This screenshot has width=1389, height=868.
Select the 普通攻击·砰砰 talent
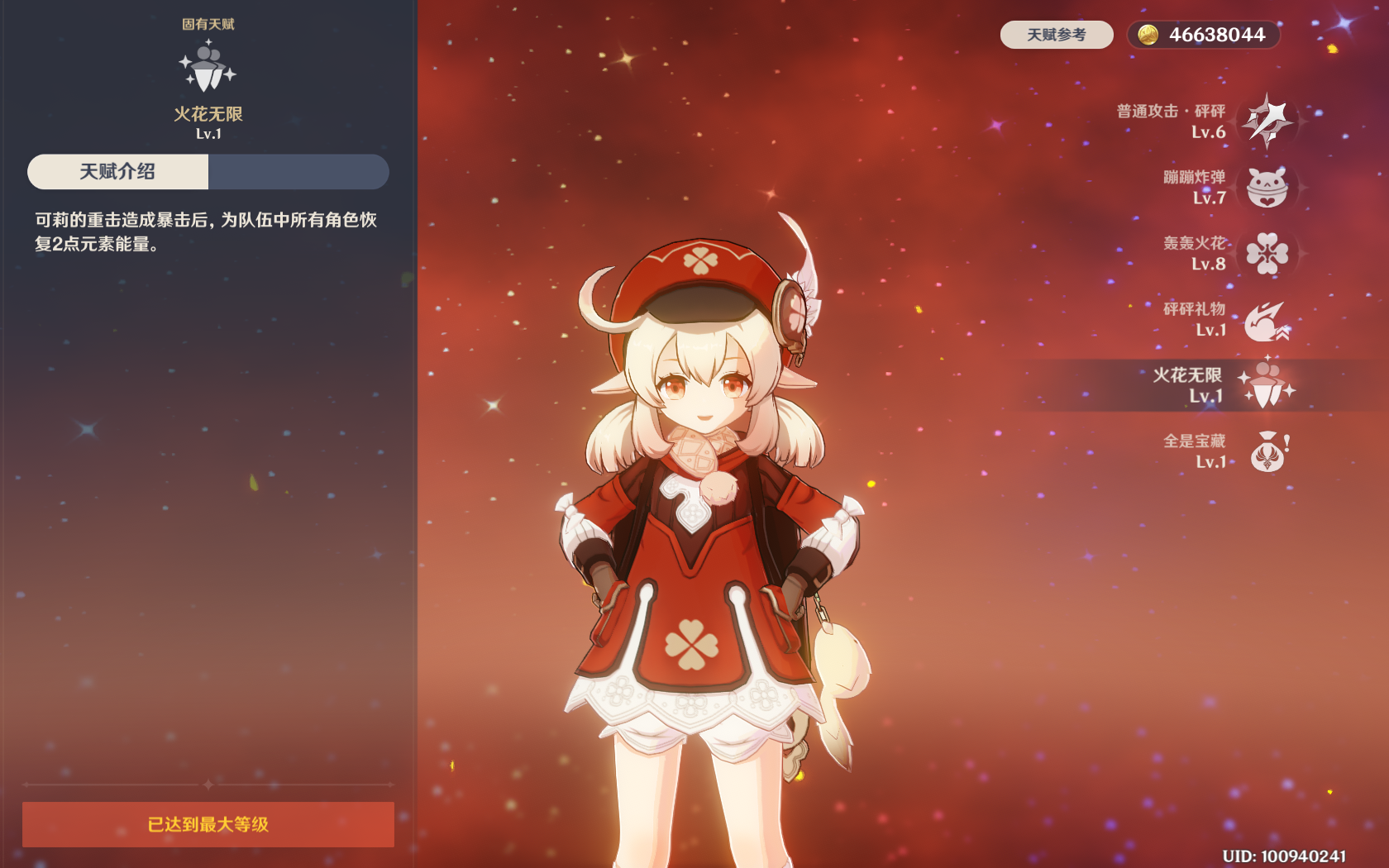[x=1267, y=122]
